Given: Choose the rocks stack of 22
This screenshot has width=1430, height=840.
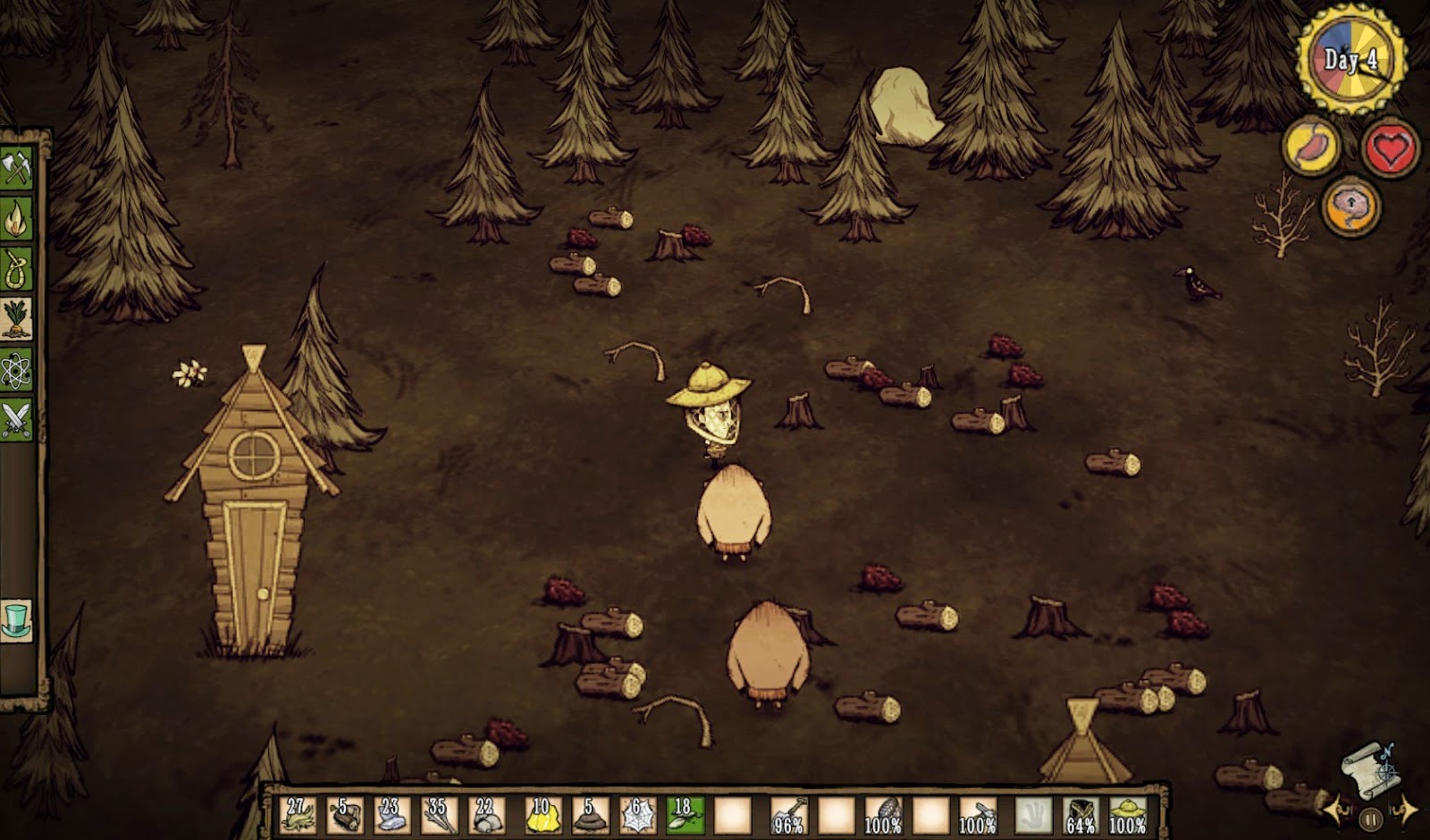Looking at the screenshot, I should point(484,815).
